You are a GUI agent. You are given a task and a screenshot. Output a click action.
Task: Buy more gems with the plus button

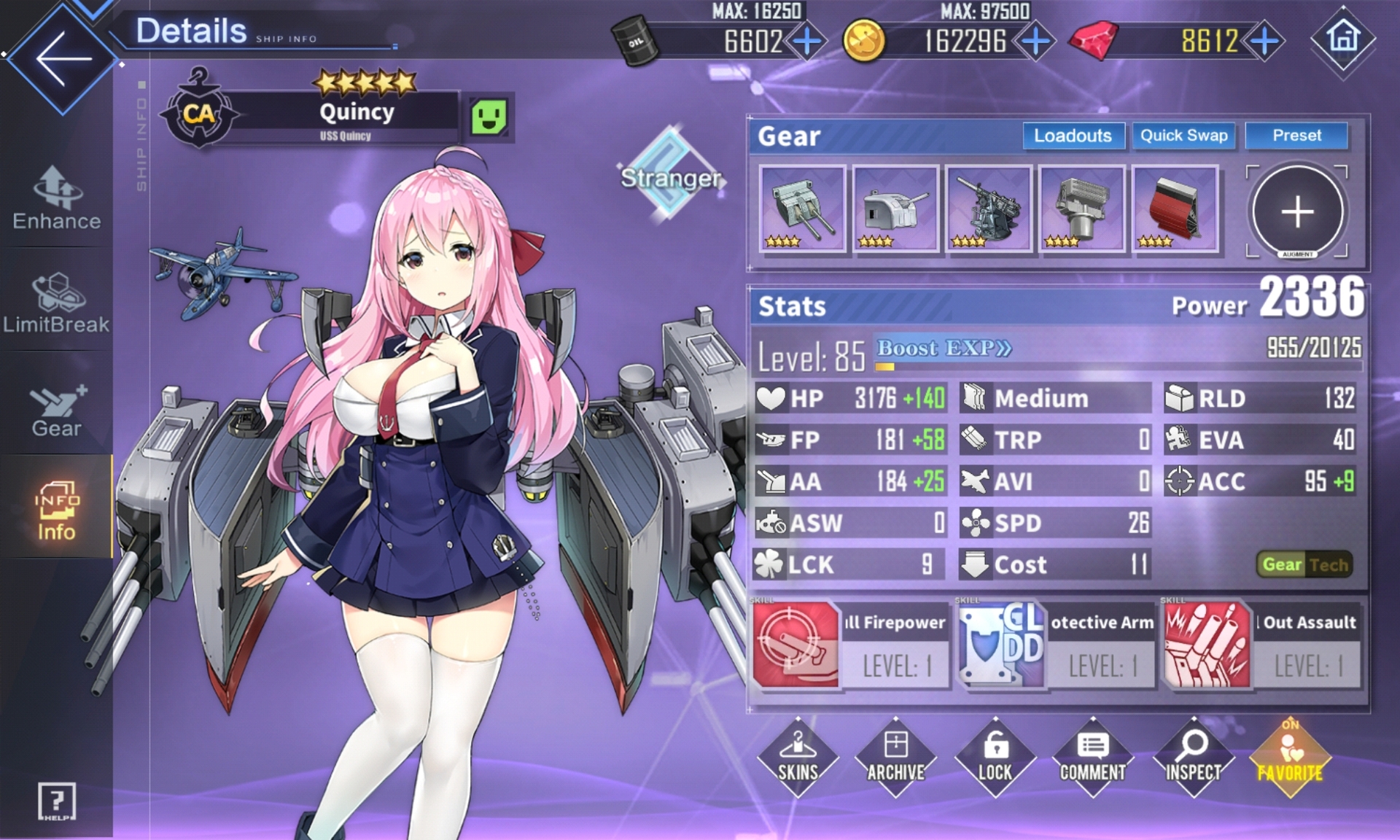coord(1265,42)
